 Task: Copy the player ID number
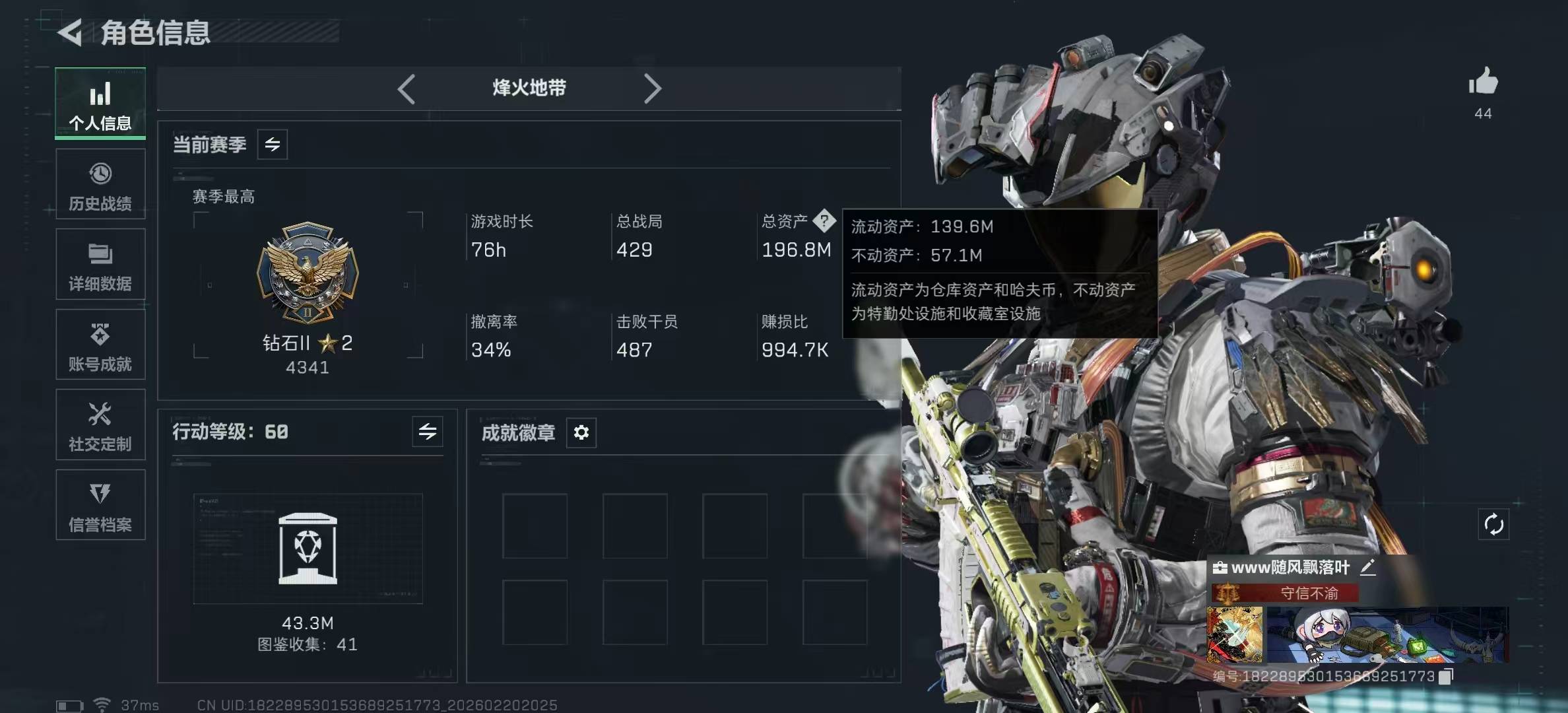[x=1446, y=676]
